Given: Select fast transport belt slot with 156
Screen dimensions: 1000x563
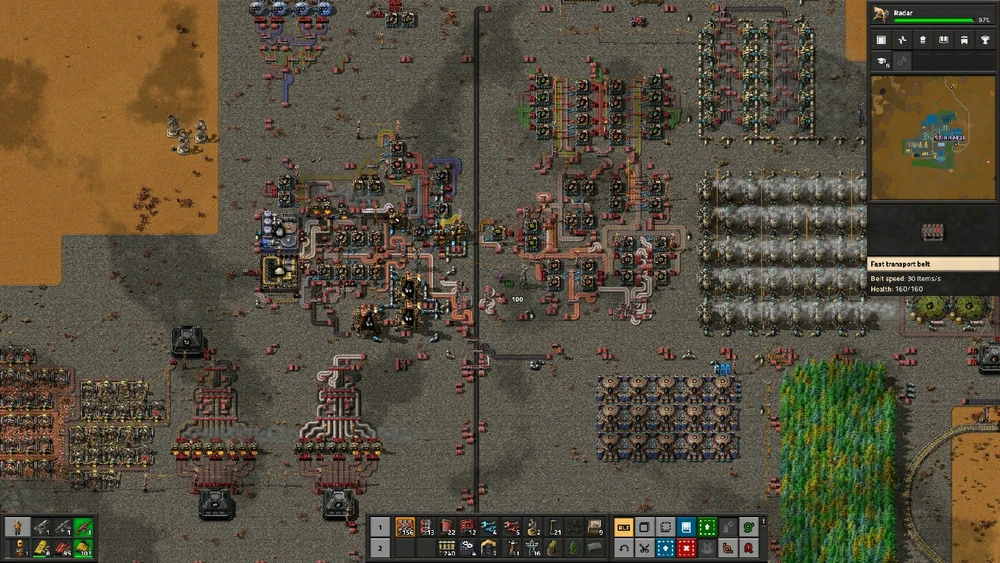Looking at the screenshot, I should (405, 527).
